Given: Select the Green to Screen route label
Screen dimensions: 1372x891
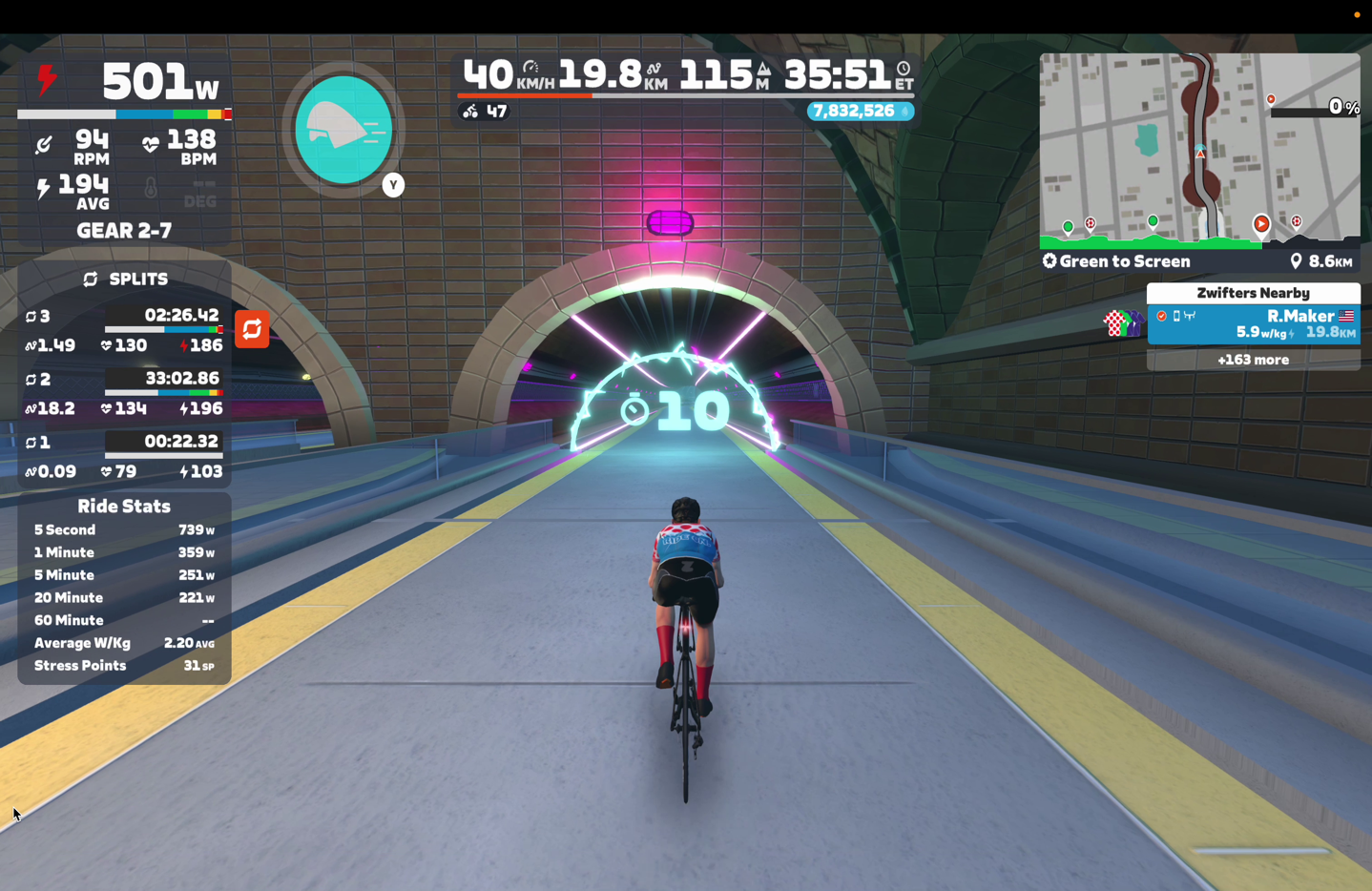Looking at the screenshot, I should point(1116,261).
